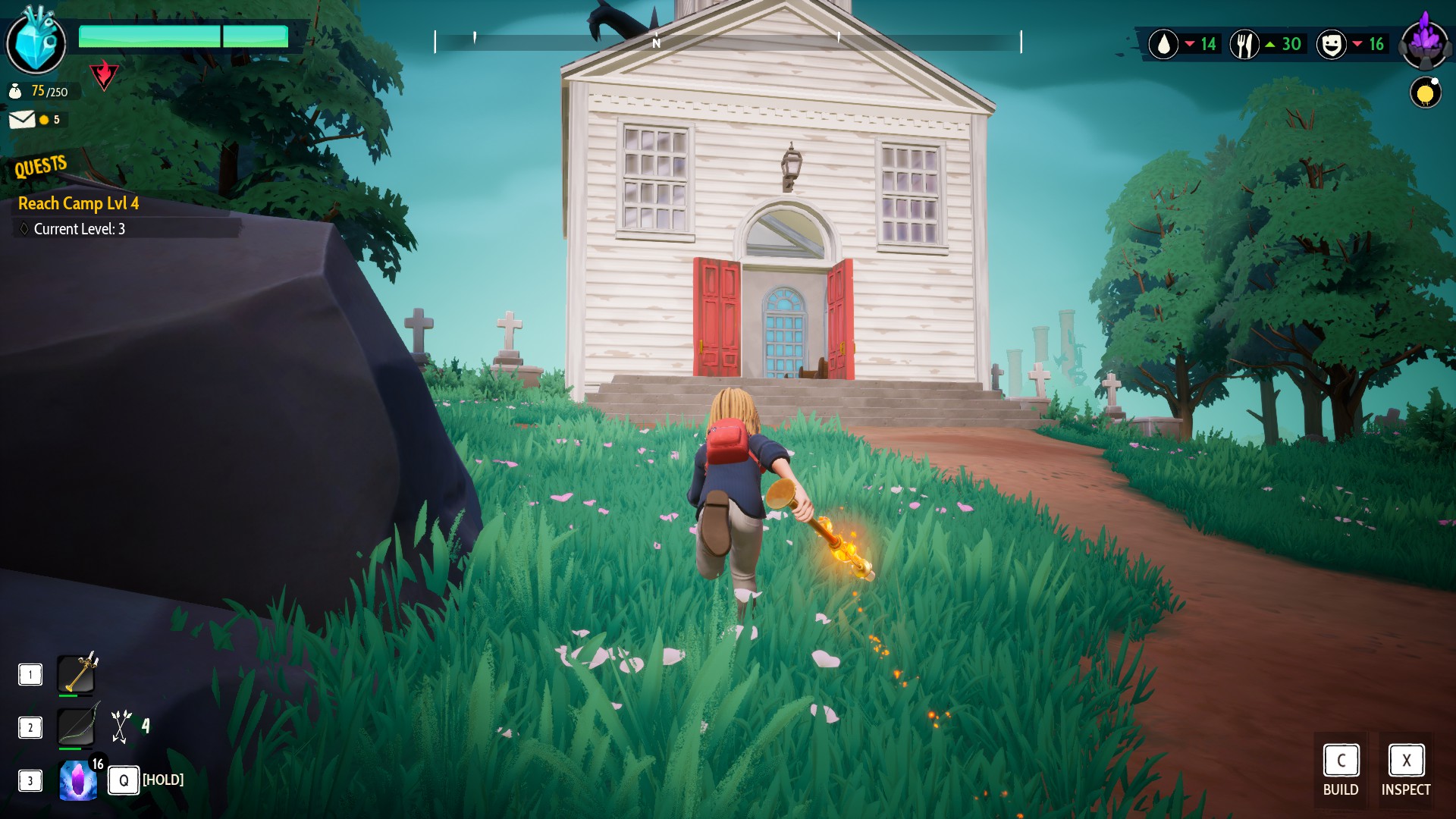The image size is (1456, 819).
Task: Select the golden staff weapon slot
Action: click(77, 673)
